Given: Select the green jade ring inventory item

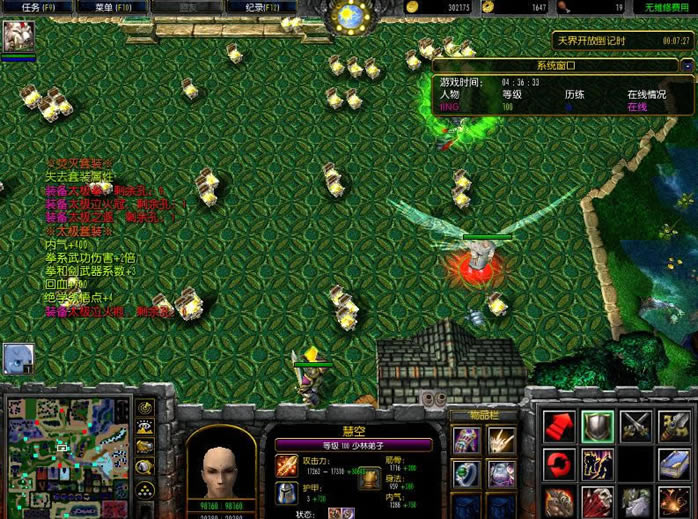Looking at the screenshot, I should coord(466,475).
